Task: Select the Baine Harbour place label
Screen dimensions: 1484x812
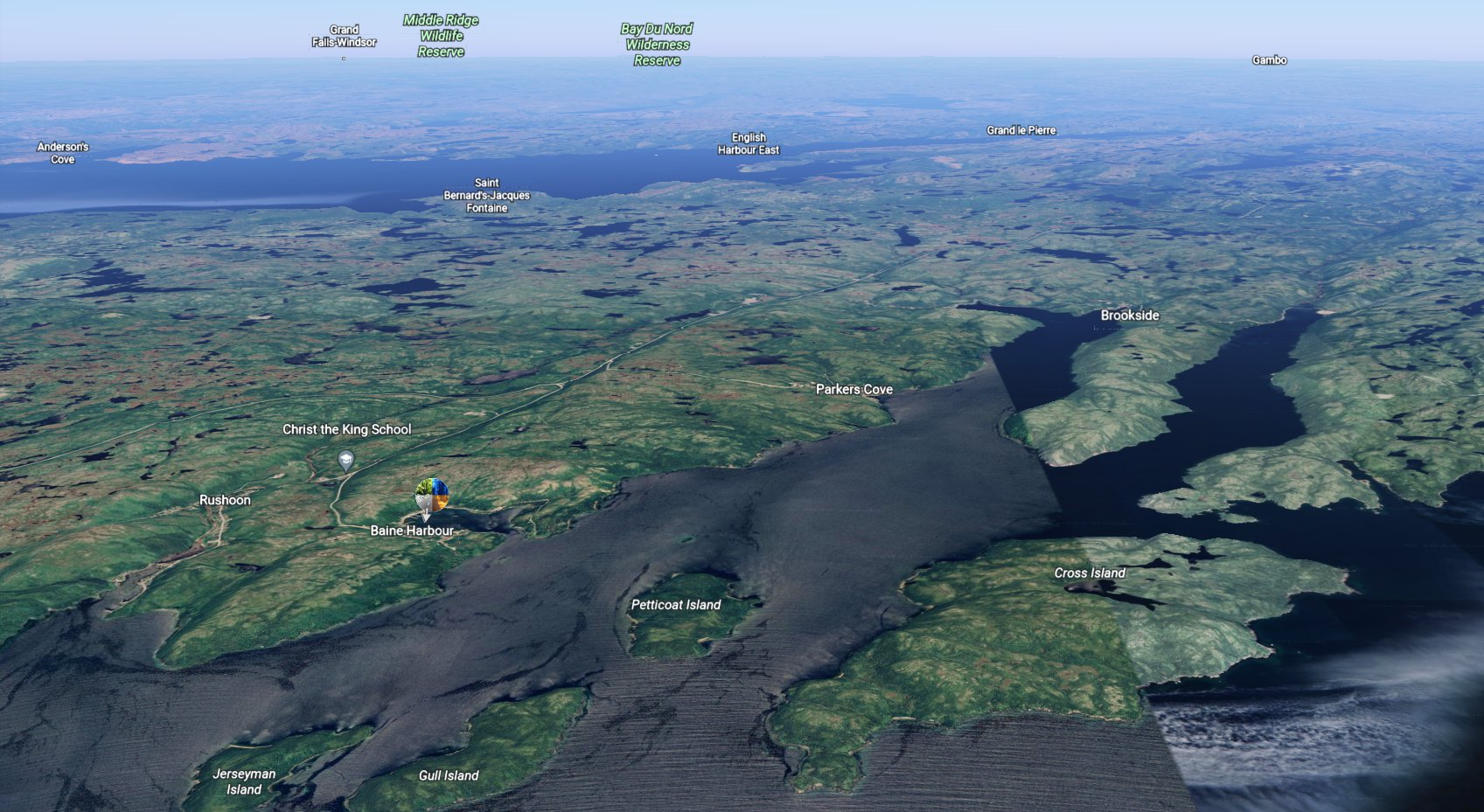Action: click(412, 531)
